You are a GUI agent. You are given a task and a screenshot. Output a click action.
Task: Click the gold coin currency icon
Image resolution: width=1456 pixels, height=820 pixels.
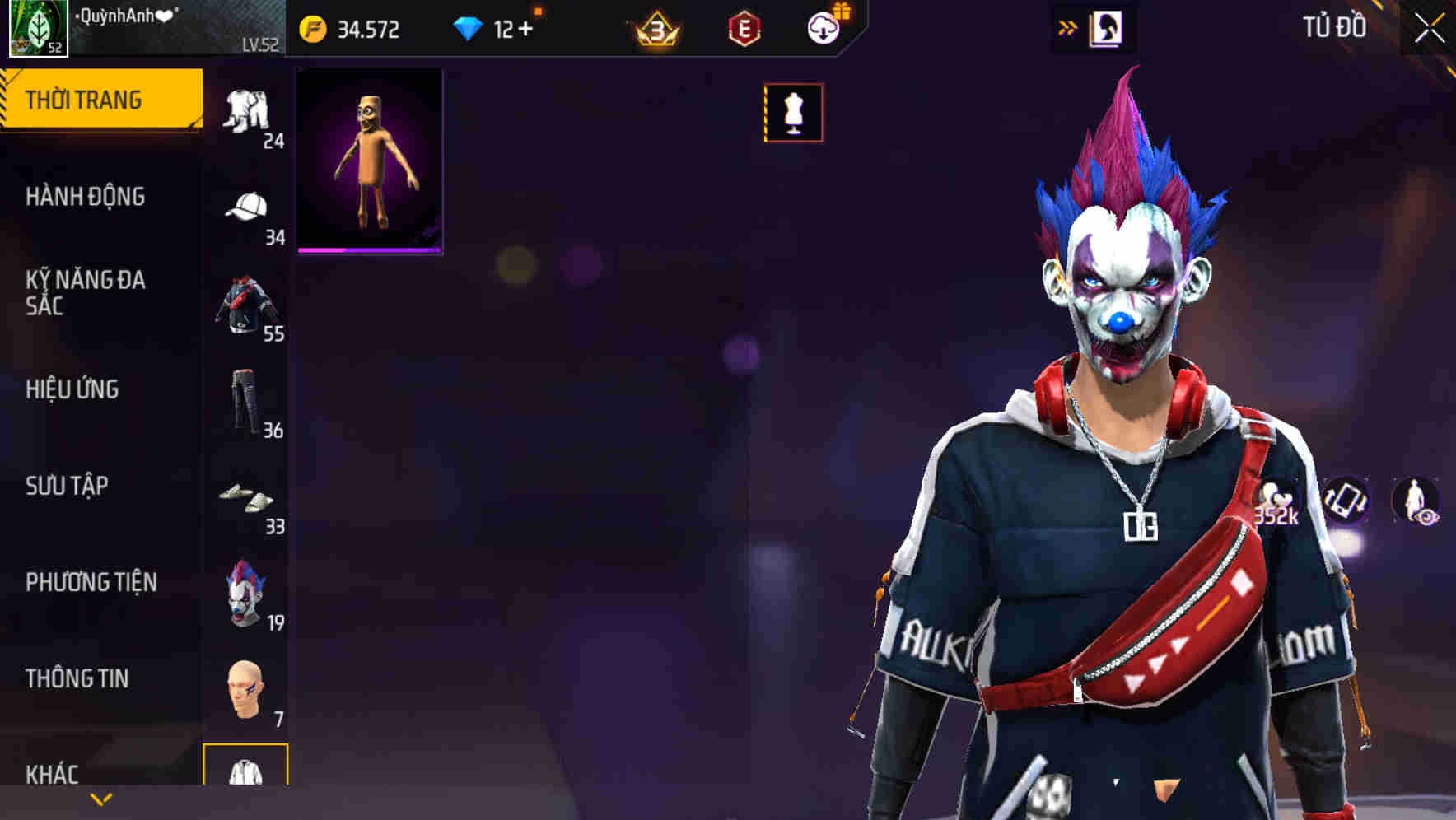coord(312,28)
